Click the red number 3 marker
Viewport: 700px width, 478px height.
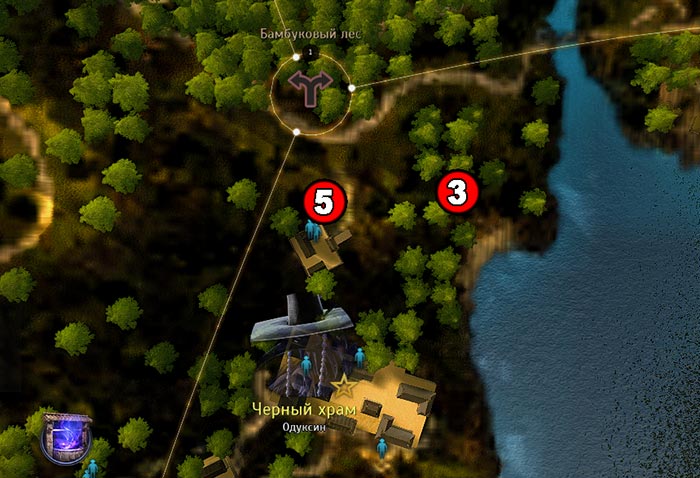(x=456, y=194)
